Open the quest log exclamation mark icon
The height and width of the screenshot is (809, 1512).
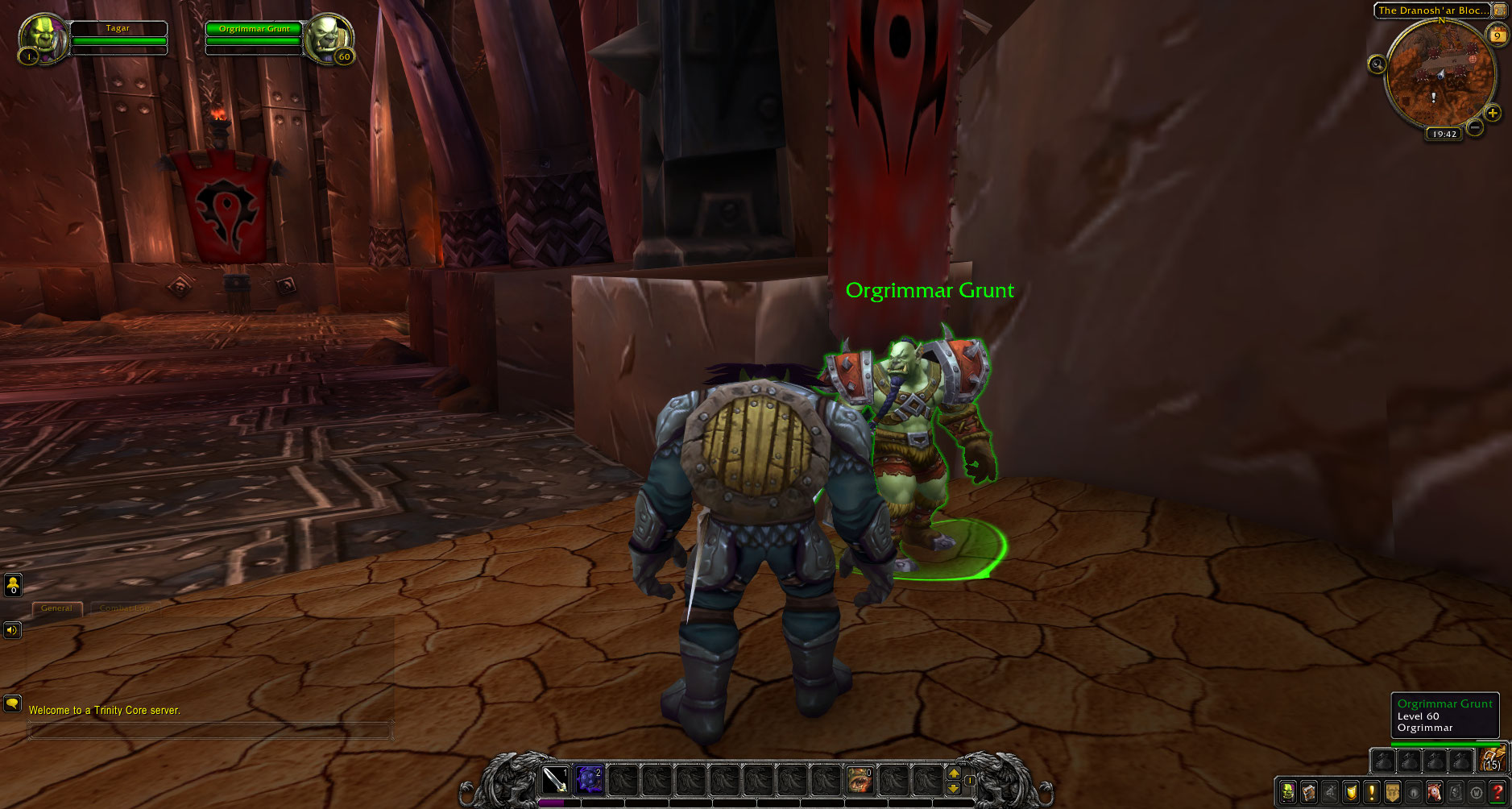pyautogui.click(x=1370, y=792)
